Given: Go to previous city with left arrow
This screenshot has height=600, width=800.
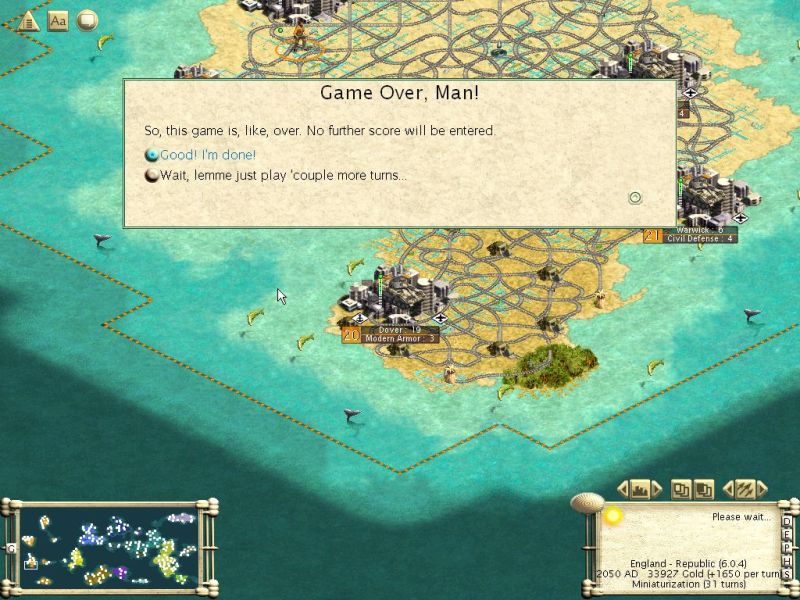Looking at the screenshot, I should click(x=623, y=489).
